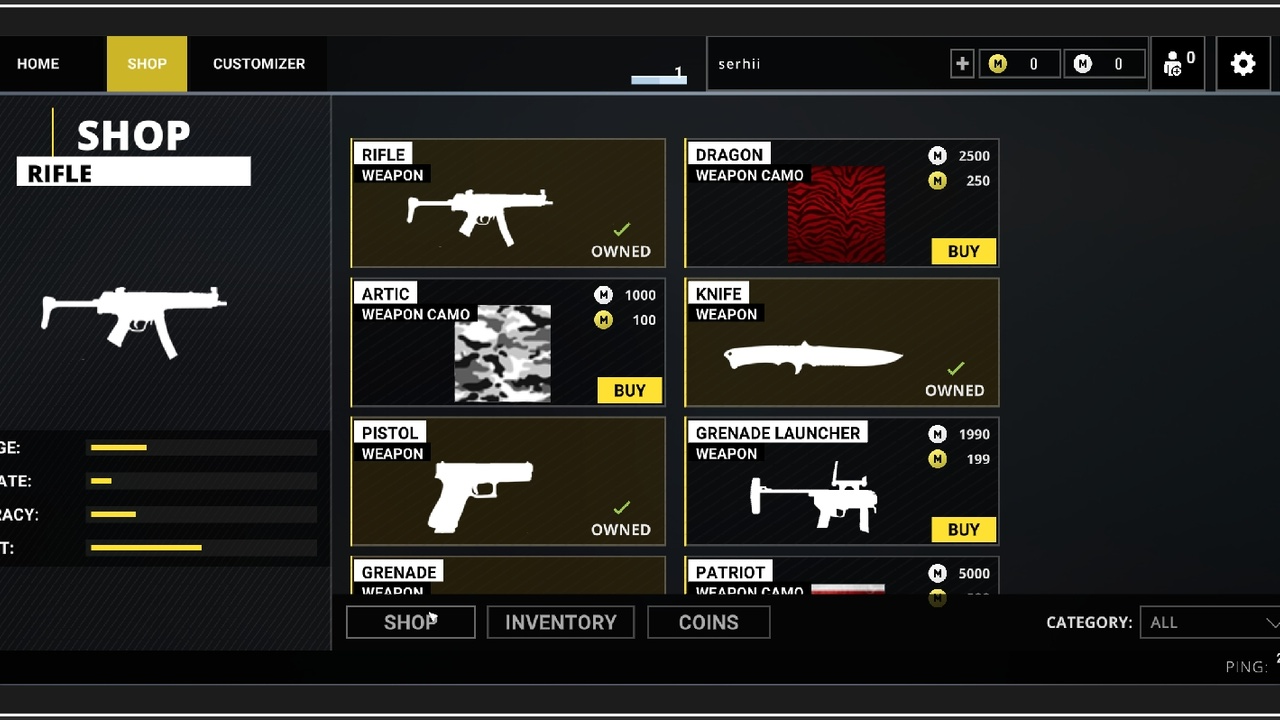
Task: Select the owned Rifle weapon card
Action: point(508,203)
